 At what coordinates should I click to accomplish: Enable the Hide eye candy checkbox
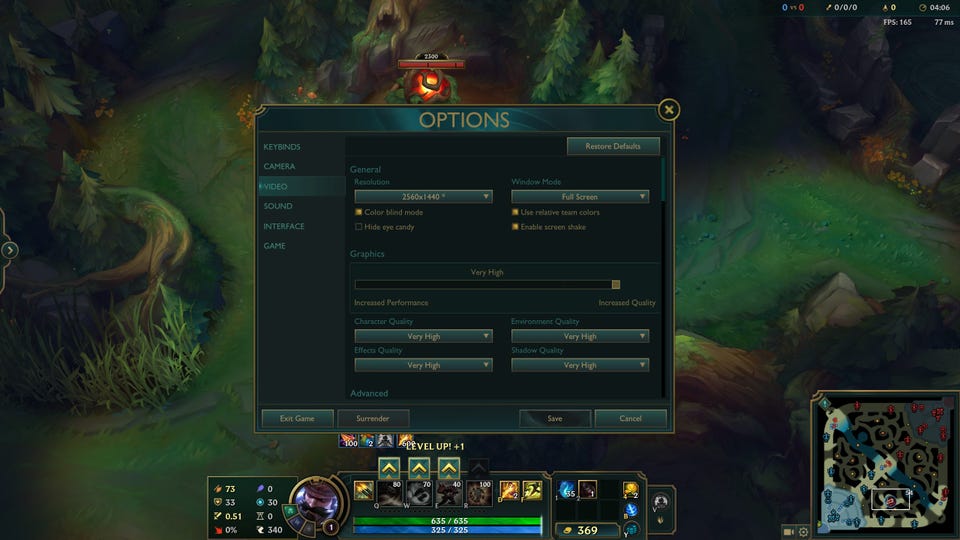pyautogui.click(x=358, y=227)
